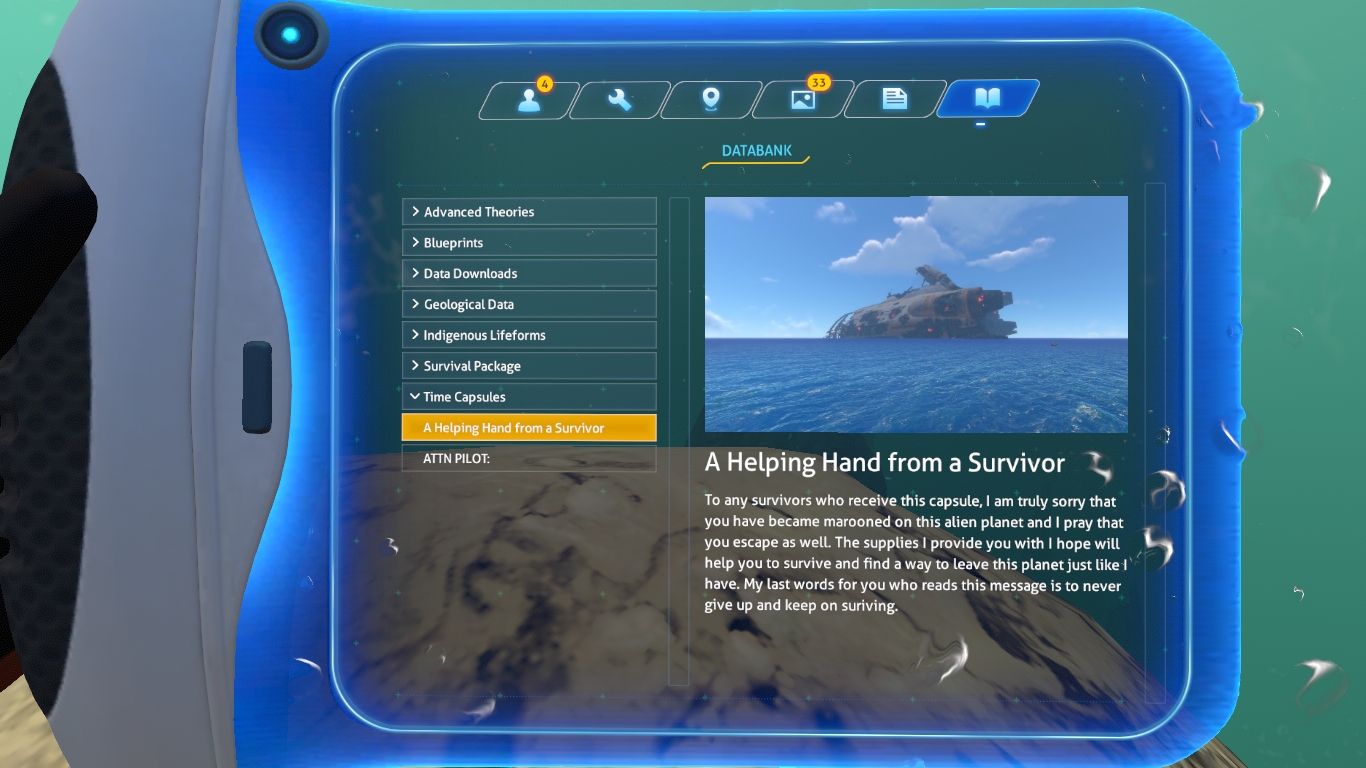This screenshot has height=768, width=1366.
Task: Select the wrench blueprints icon
Action: pyautogui.click(x=618, y=98)
